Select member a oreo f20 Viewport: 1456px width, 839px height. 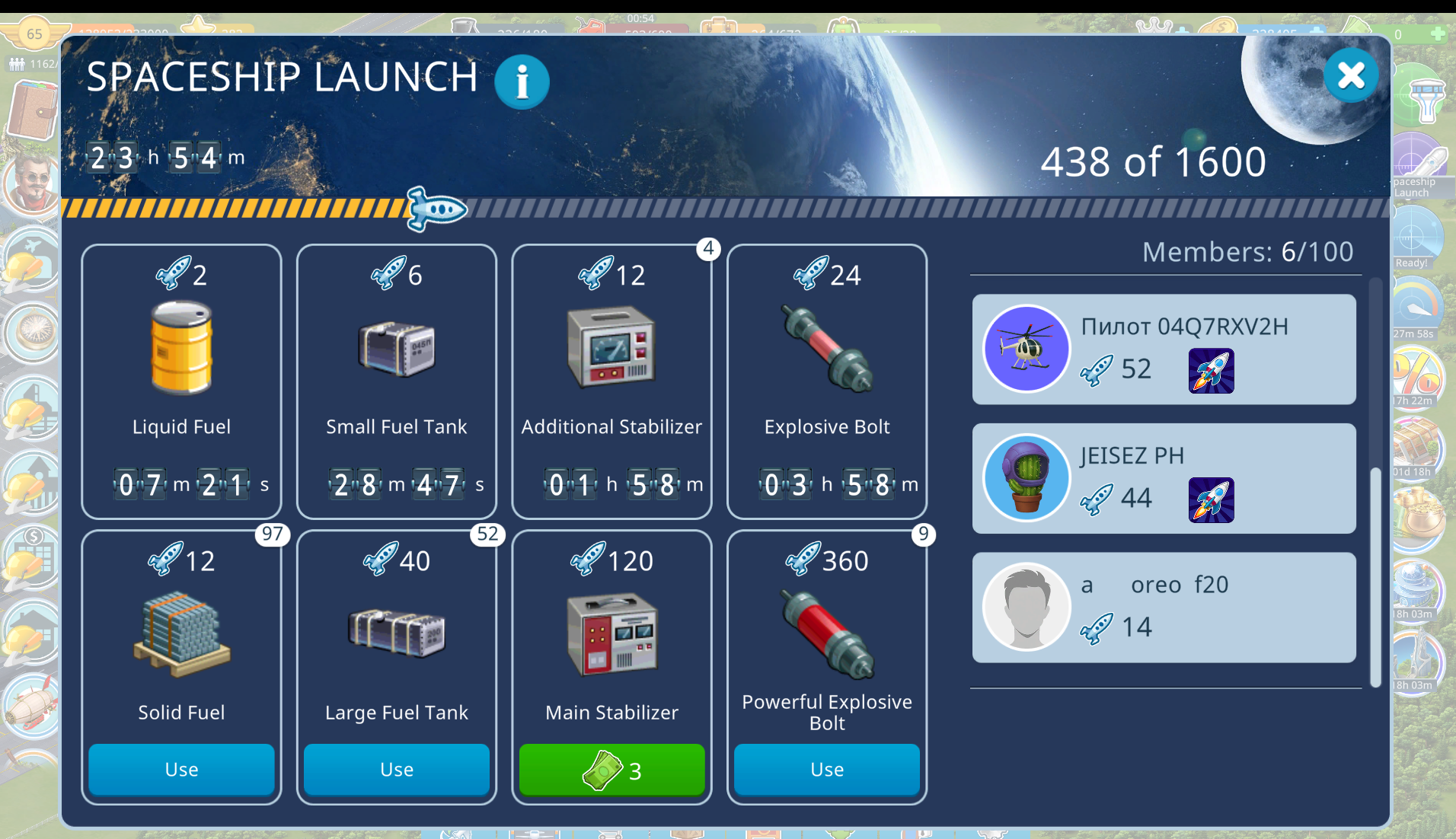(x=1164, y=608)
